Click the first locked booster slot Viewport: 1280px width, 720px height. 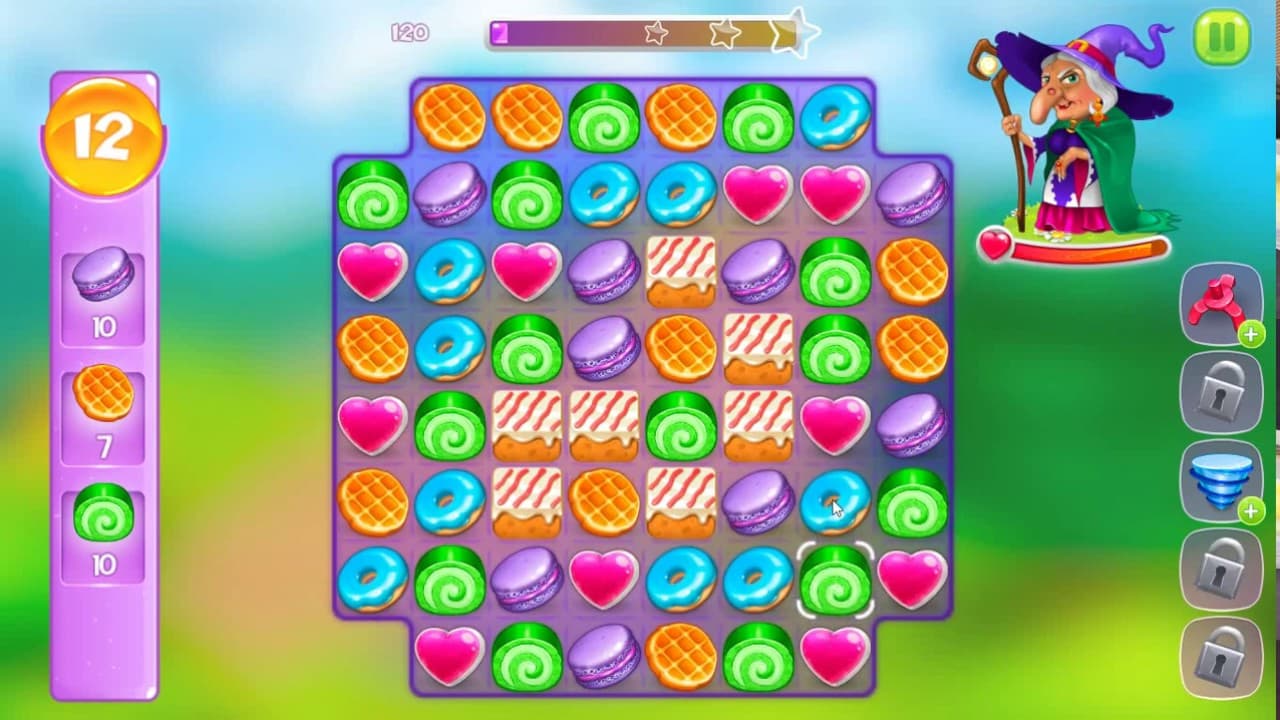click(x=1221, y=390)
